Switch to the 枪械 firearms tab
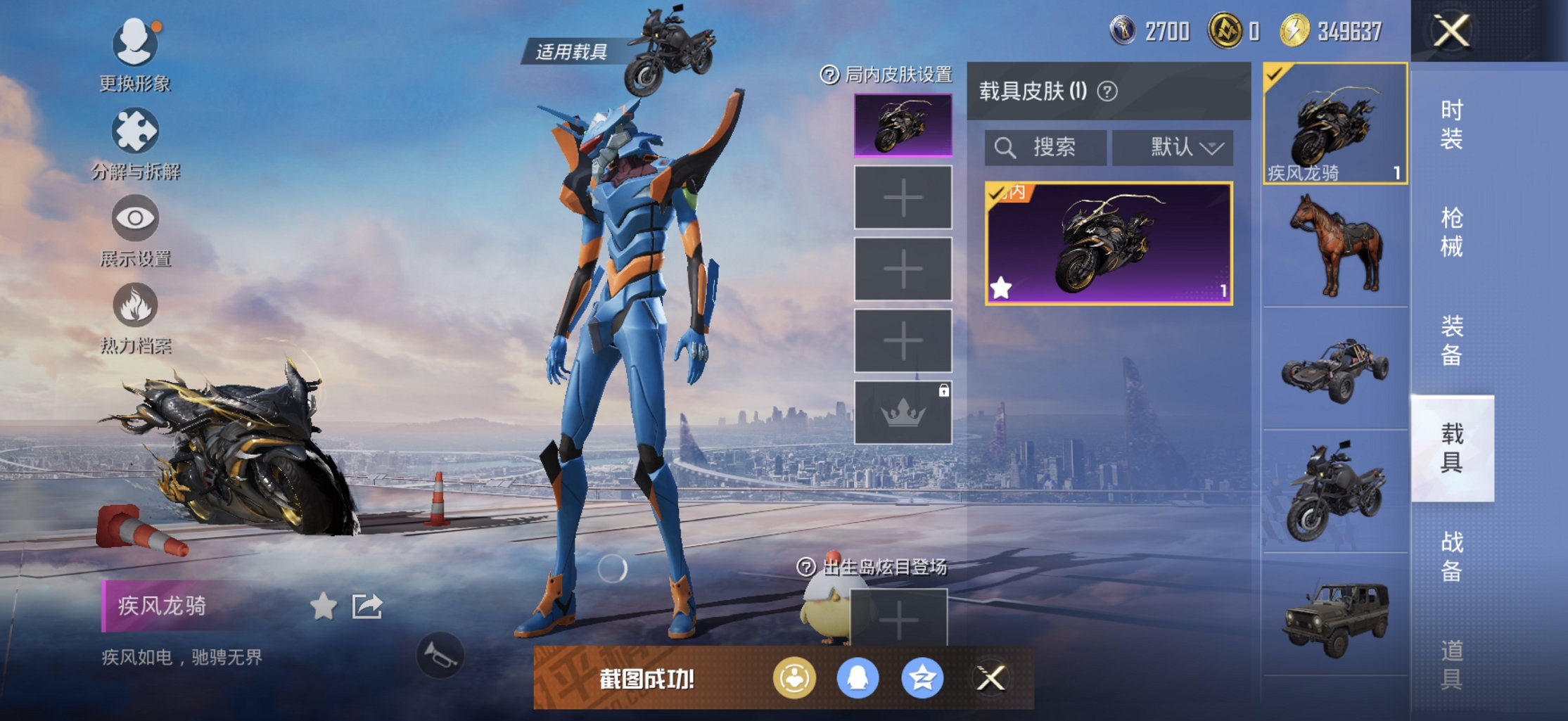The height and width of the screenshot is (721, 1568). [1452, 232]
